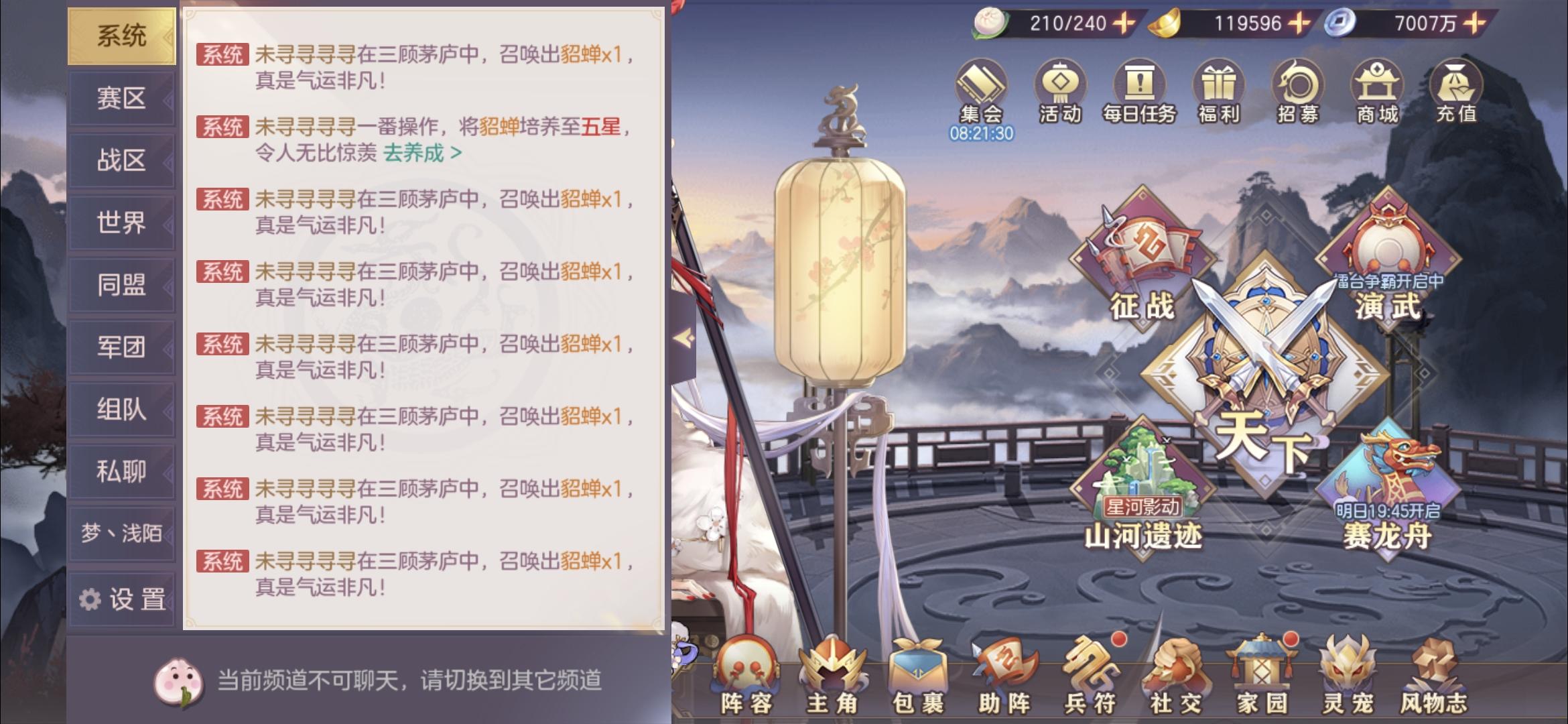Open the 充值 recharge page

[x=1459, y=87]
